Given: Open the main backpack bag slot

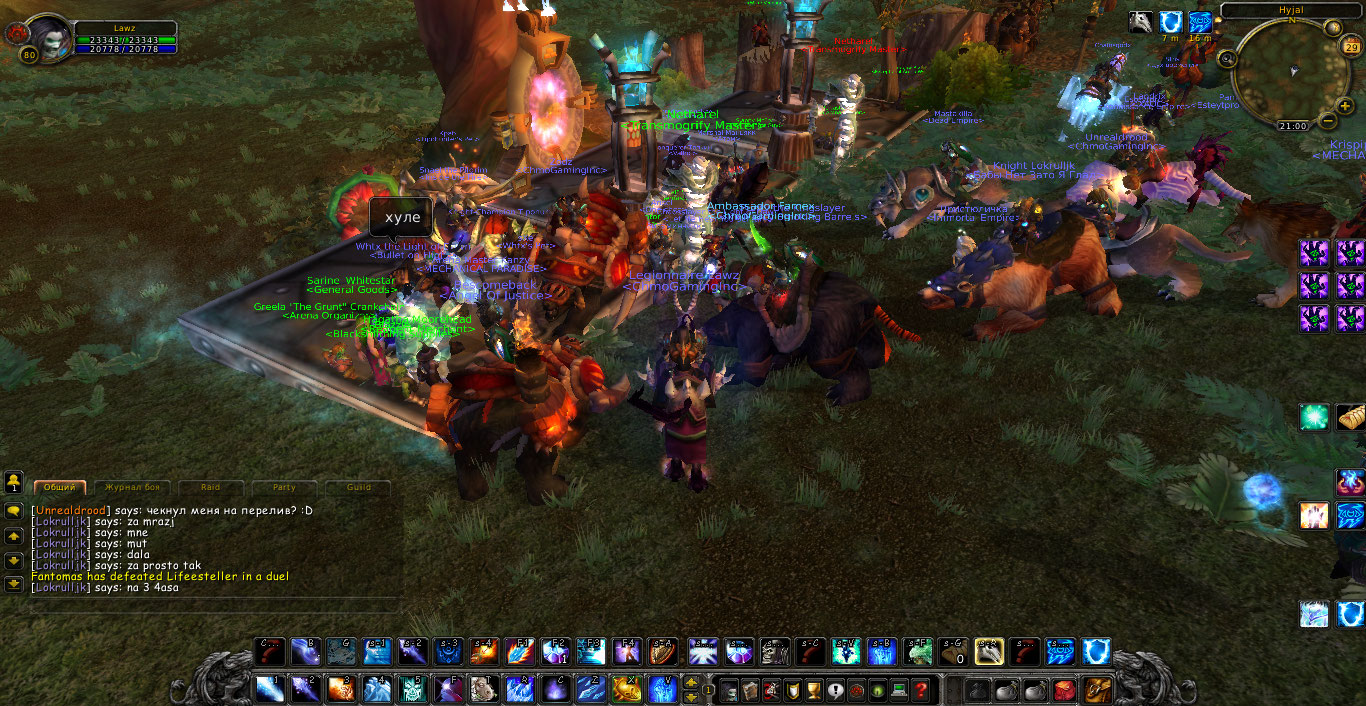Looking at the screenshot, I should click(x=1098, y=690).
